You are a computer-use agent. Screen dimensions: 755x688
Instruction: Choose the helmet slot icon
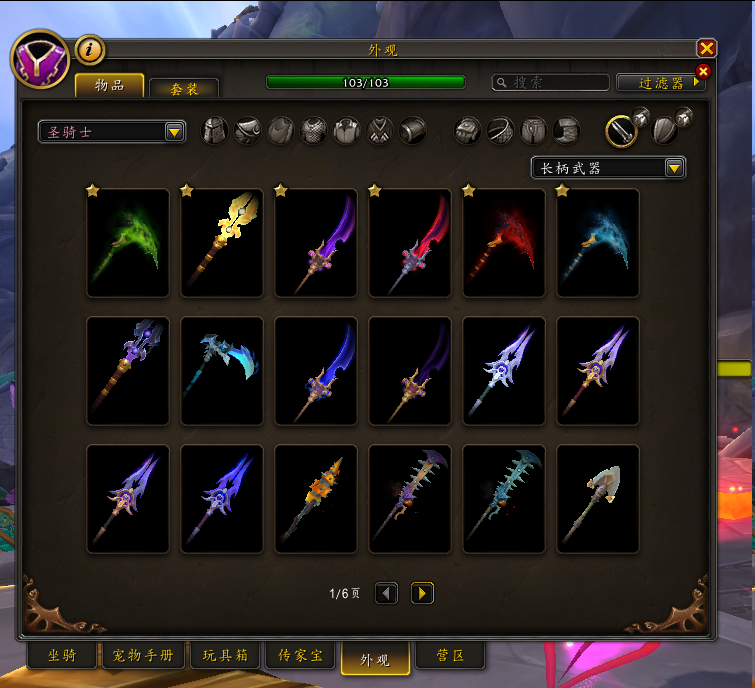tap(215, 131)
